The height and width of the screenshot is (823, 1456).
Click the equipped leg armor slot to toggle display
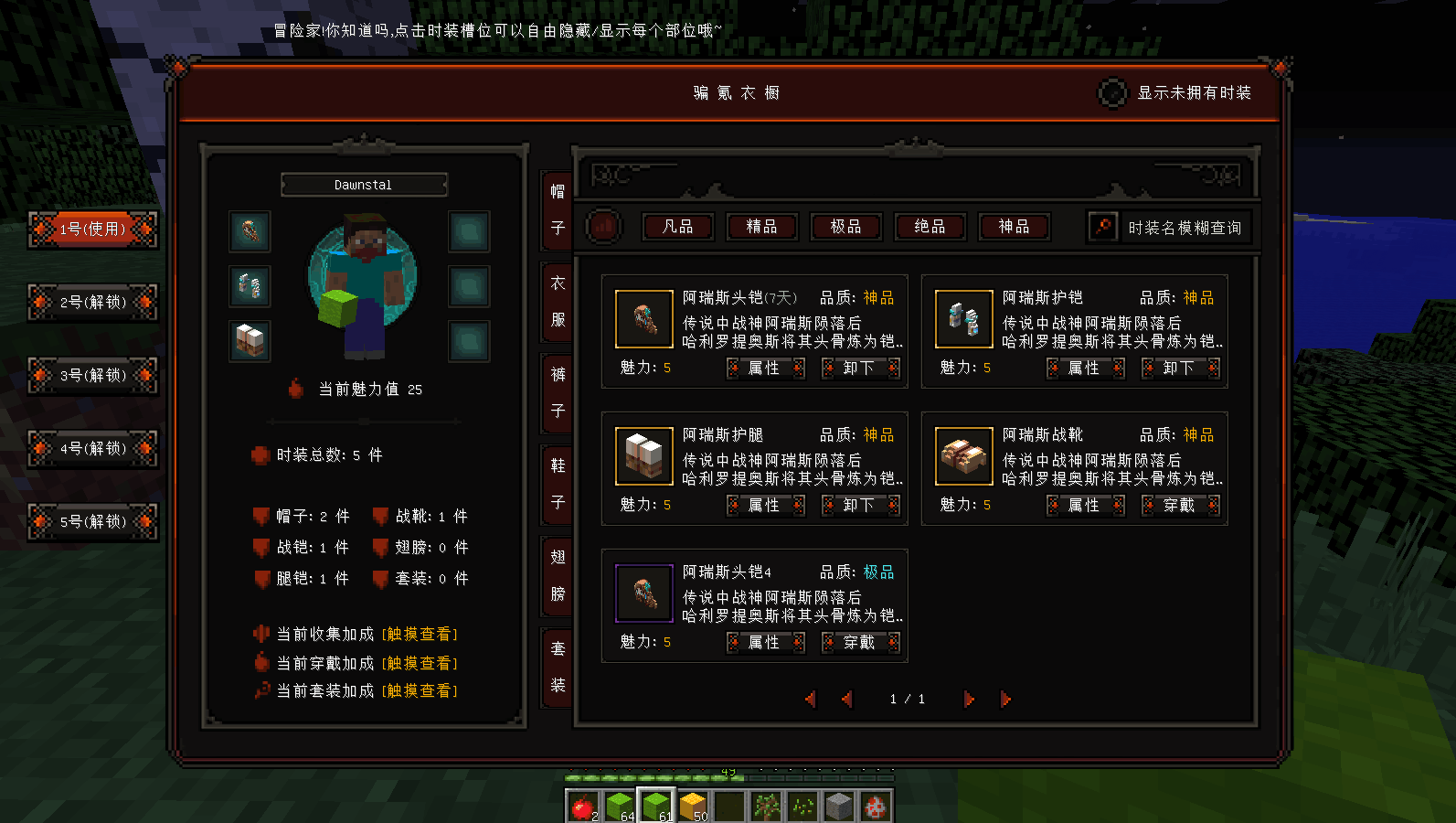250,341
